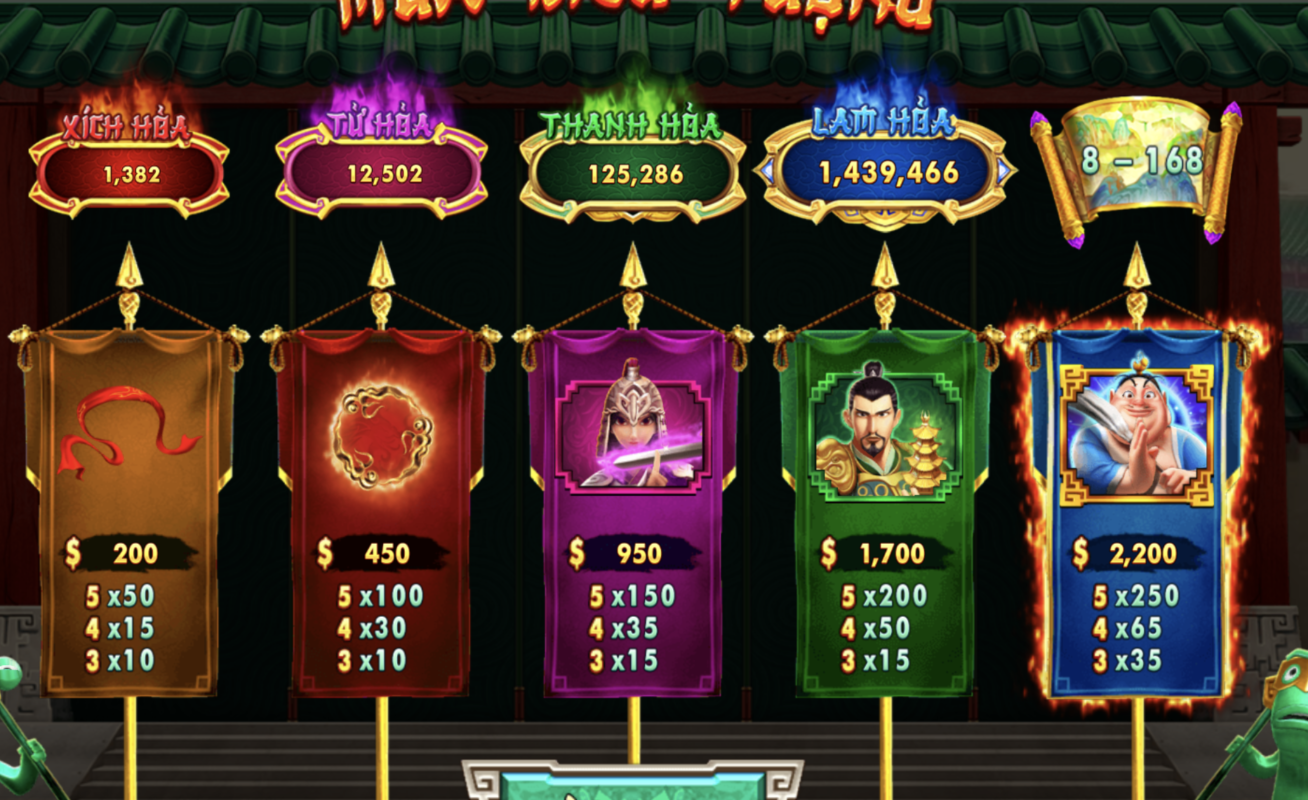Image resolution: width=1308 pixels, height=800 pixels.
Task: Click the golden ring symbol on the red banner
Action: click(381, 432)
